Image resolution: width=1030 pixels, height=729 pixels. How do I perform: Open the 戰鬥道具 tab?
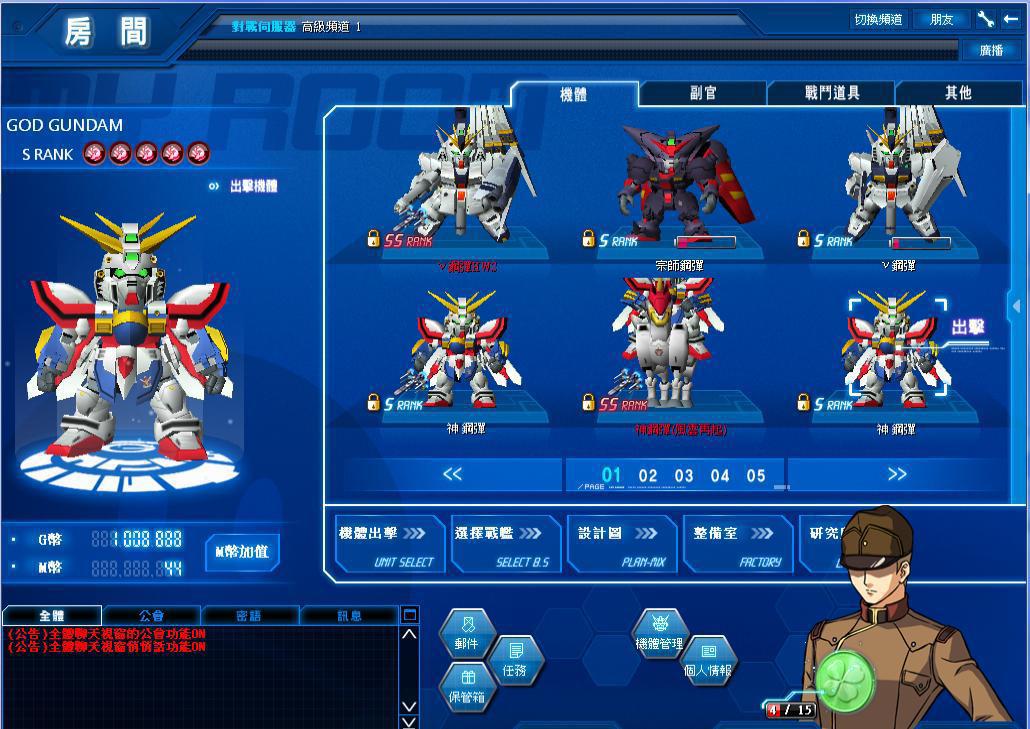tap(831, 93)
